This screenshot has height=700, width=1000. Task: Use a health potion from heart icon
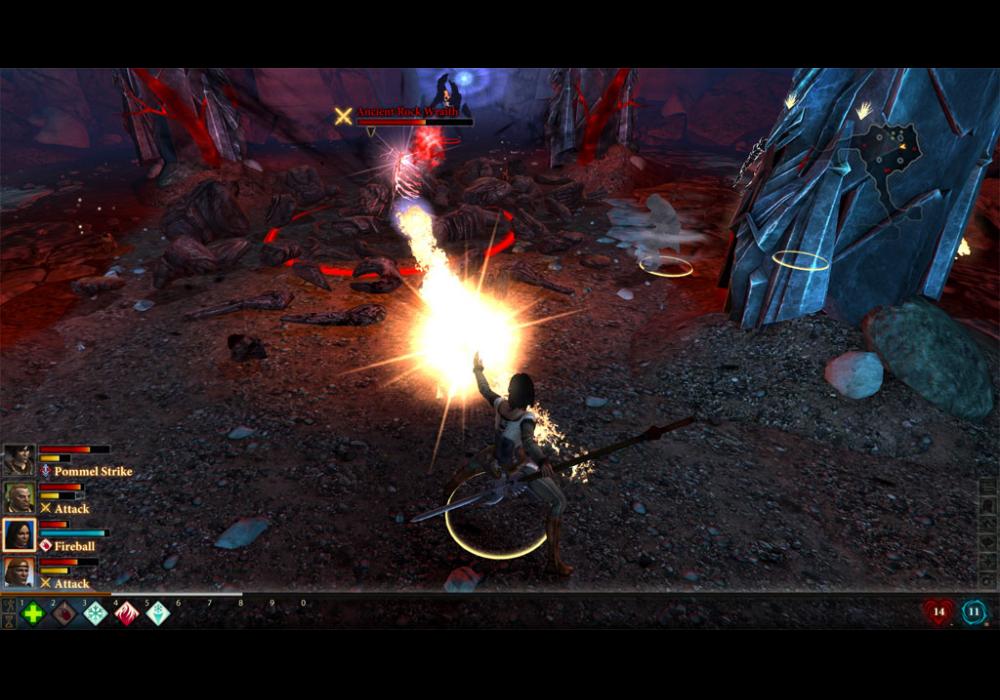(938, 612)
